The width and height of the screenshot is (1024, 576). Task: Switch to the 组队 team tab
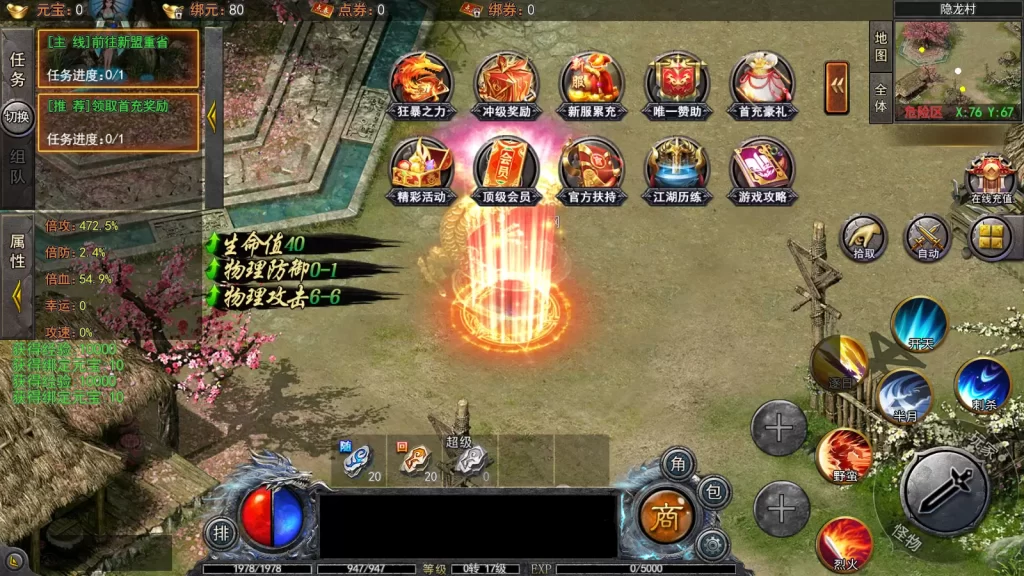17,169
